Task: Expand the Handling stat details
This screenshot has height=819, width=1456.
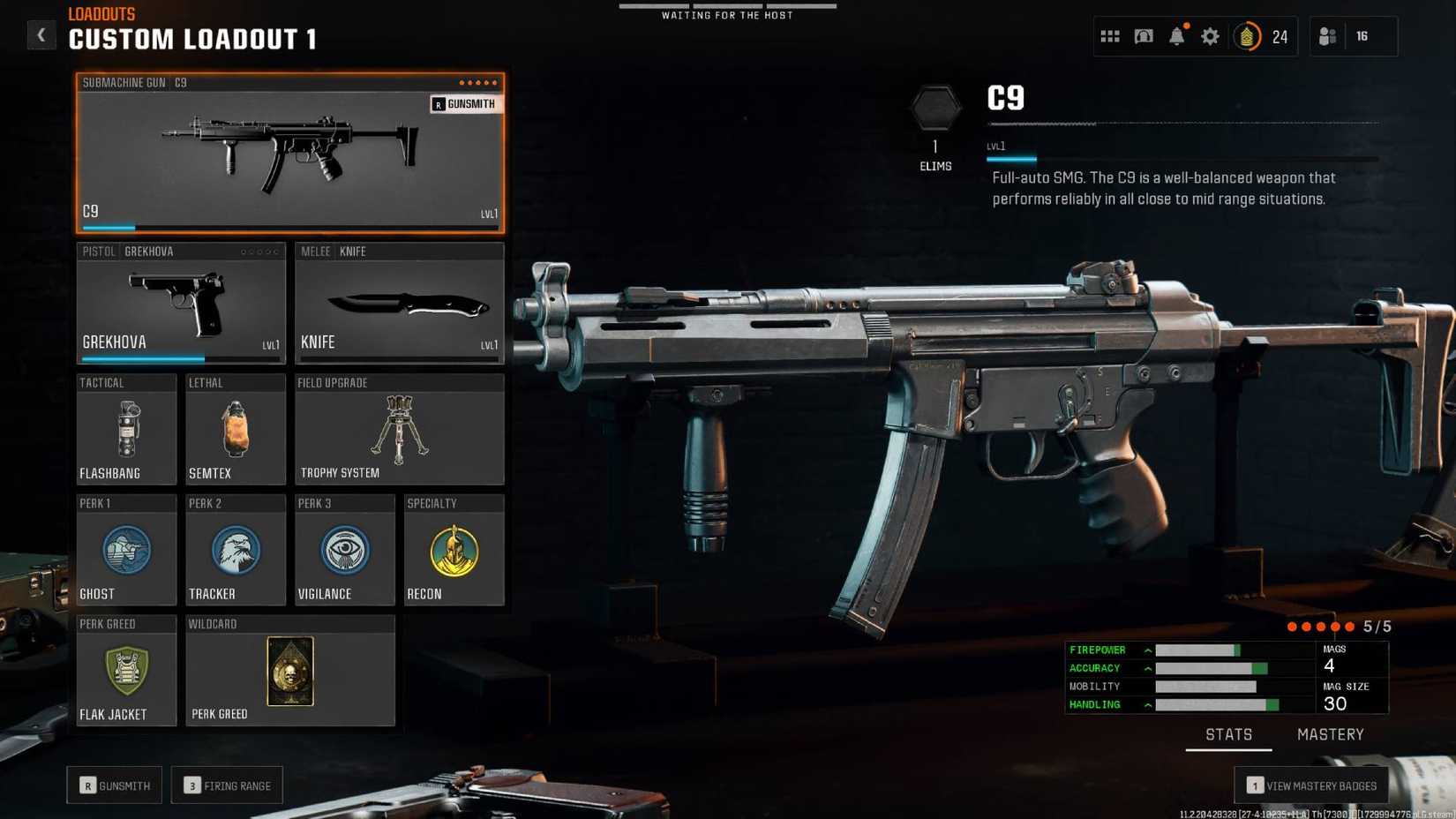Action: [x=1146, y=704]
